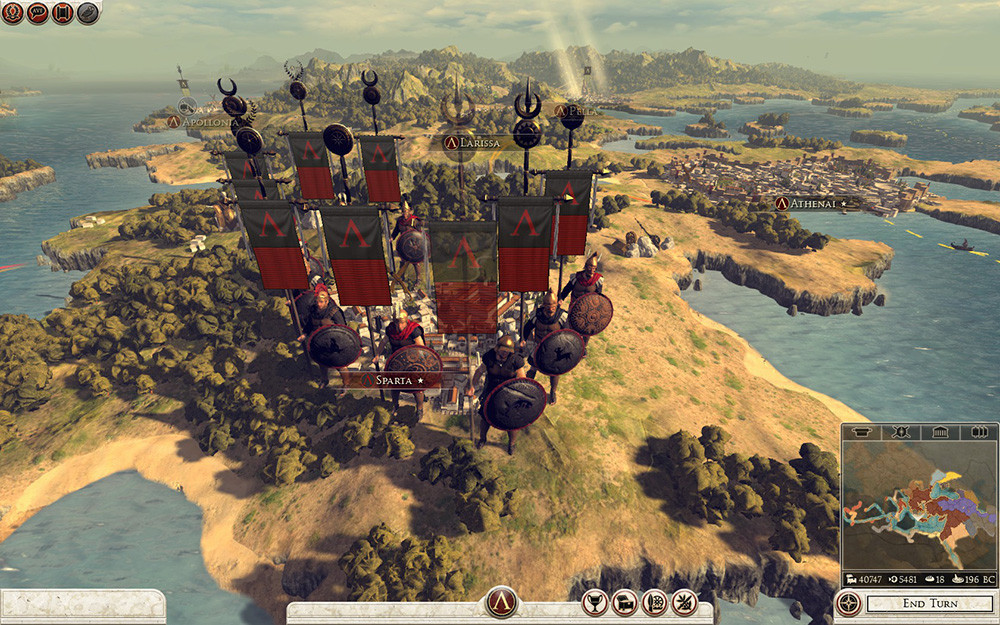Open the treasure chest finance panel
Screen dimensions: 1000x625
pyautogui.click(x=625, y=603)
